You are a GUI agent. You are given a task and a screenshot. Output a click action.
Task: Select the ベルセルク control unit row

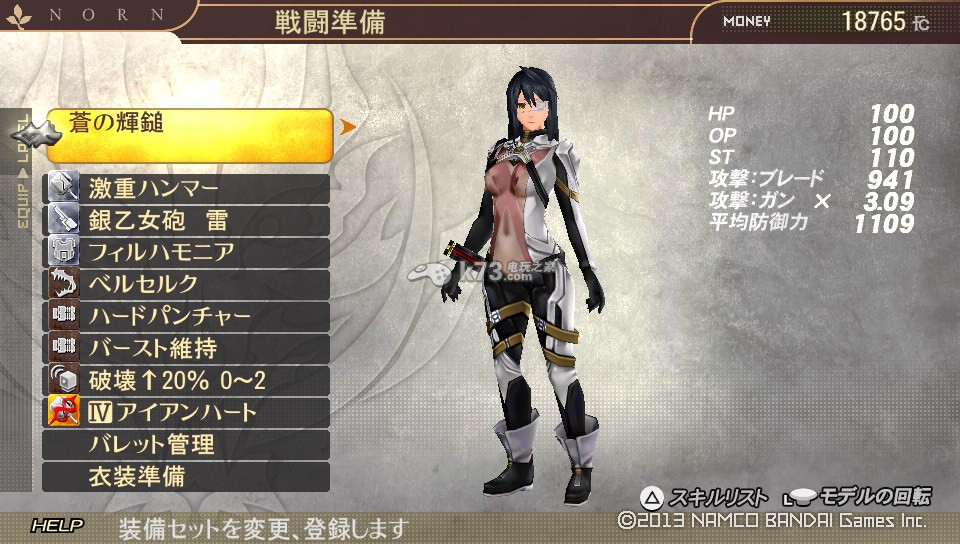[x=188, y=284]
